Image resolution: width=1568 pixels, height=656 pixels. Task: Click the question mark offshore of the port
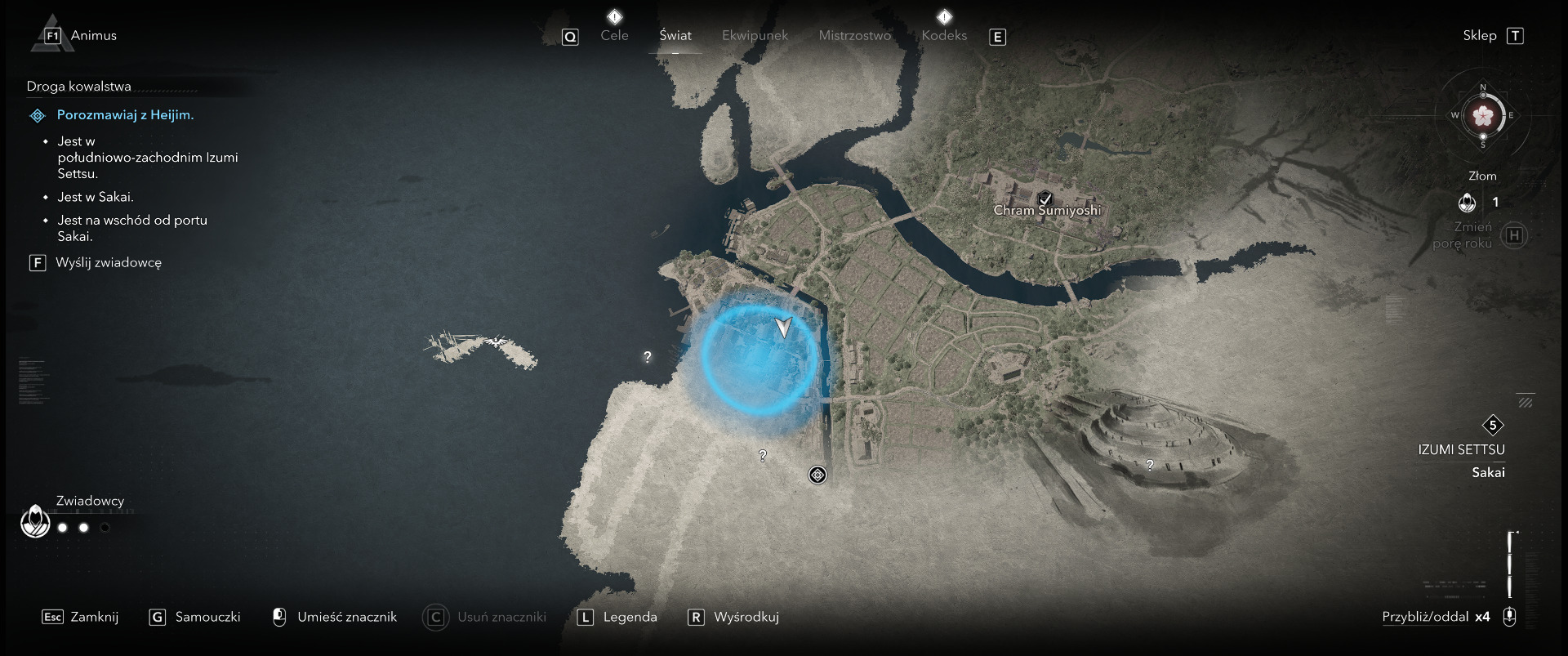click(x=648, y=356)
